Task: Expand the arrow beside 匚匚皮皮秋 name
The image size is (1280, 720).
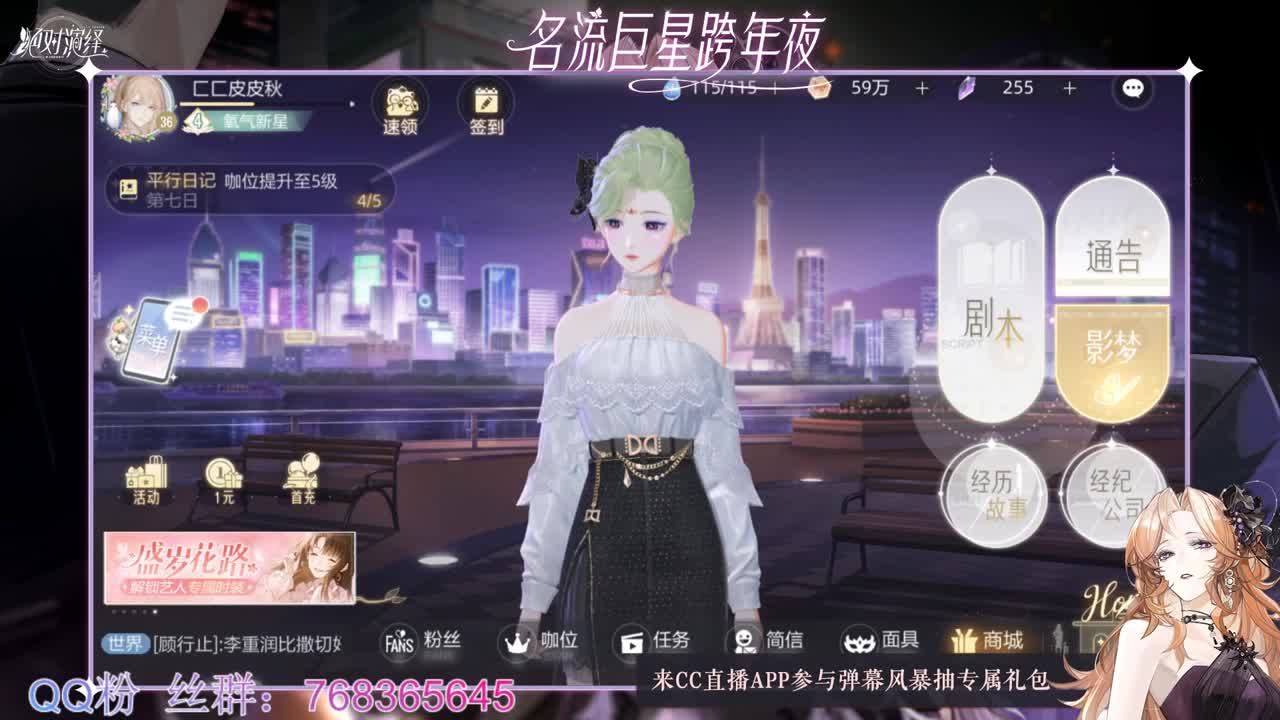Action: pos(351,101)
